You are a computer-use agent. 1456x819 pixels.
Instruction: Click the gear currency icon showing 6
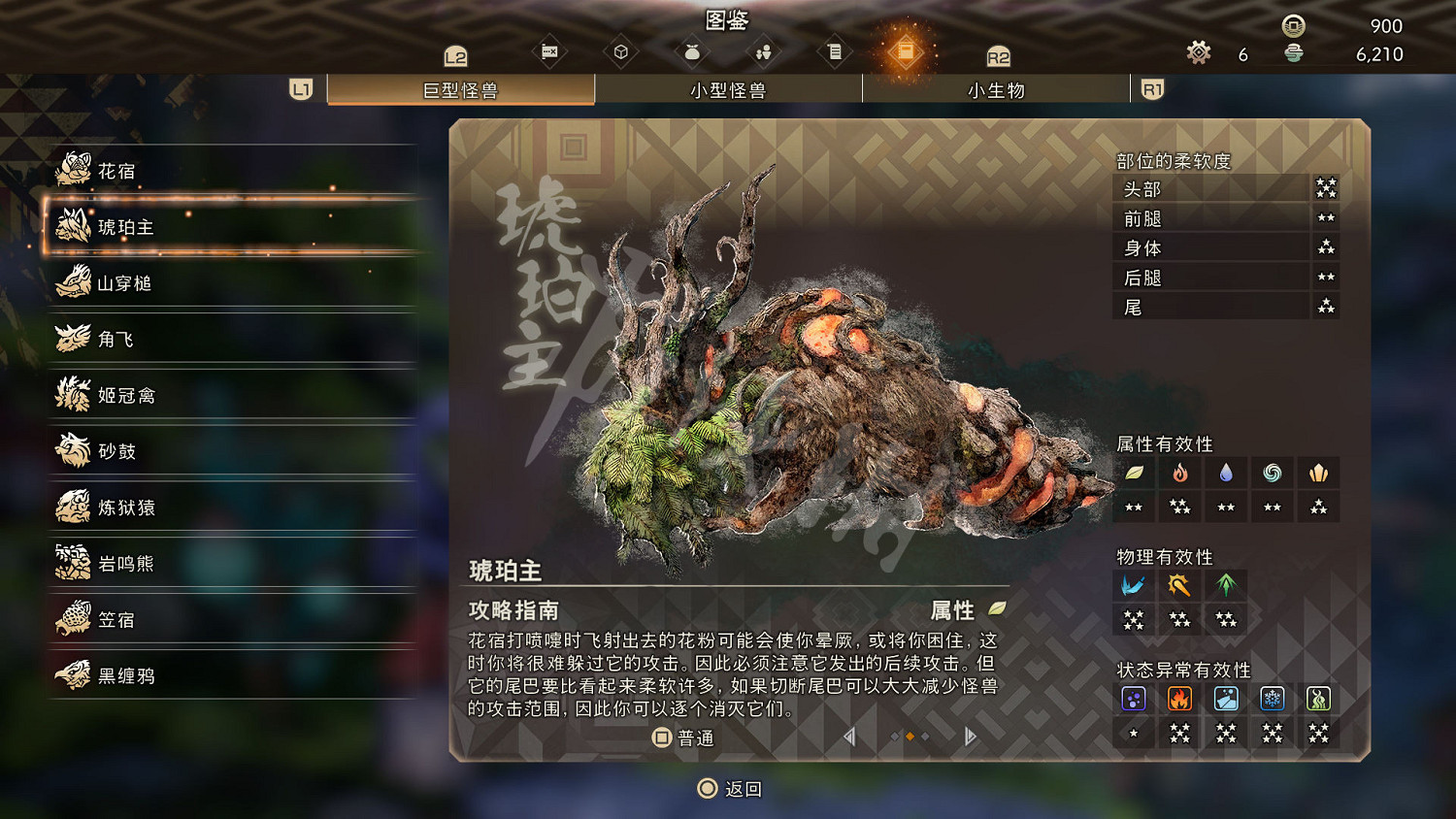(x=1200, y=53)
